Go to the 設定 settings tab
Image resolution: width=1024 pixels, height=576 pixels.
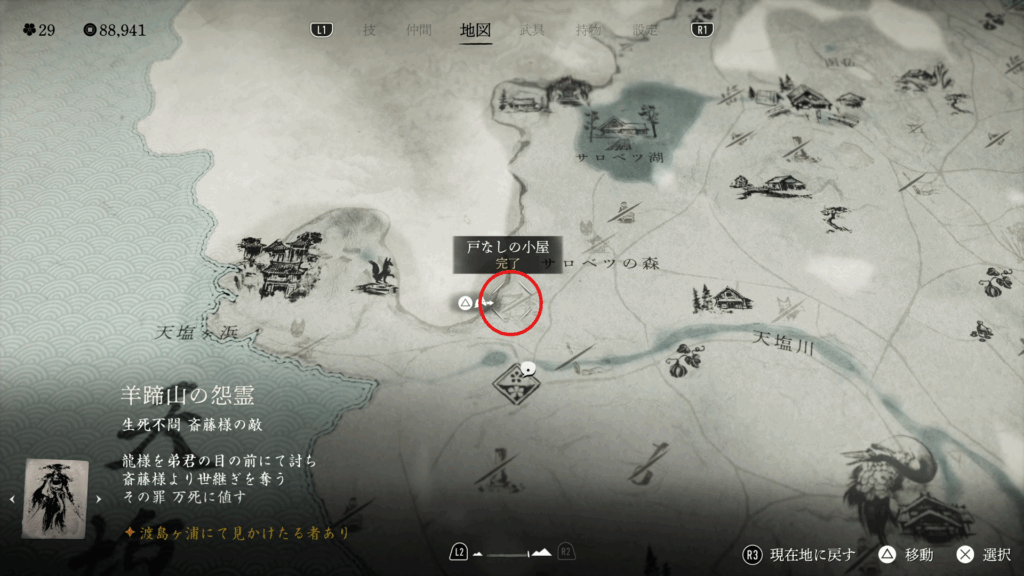click(646, 30)
